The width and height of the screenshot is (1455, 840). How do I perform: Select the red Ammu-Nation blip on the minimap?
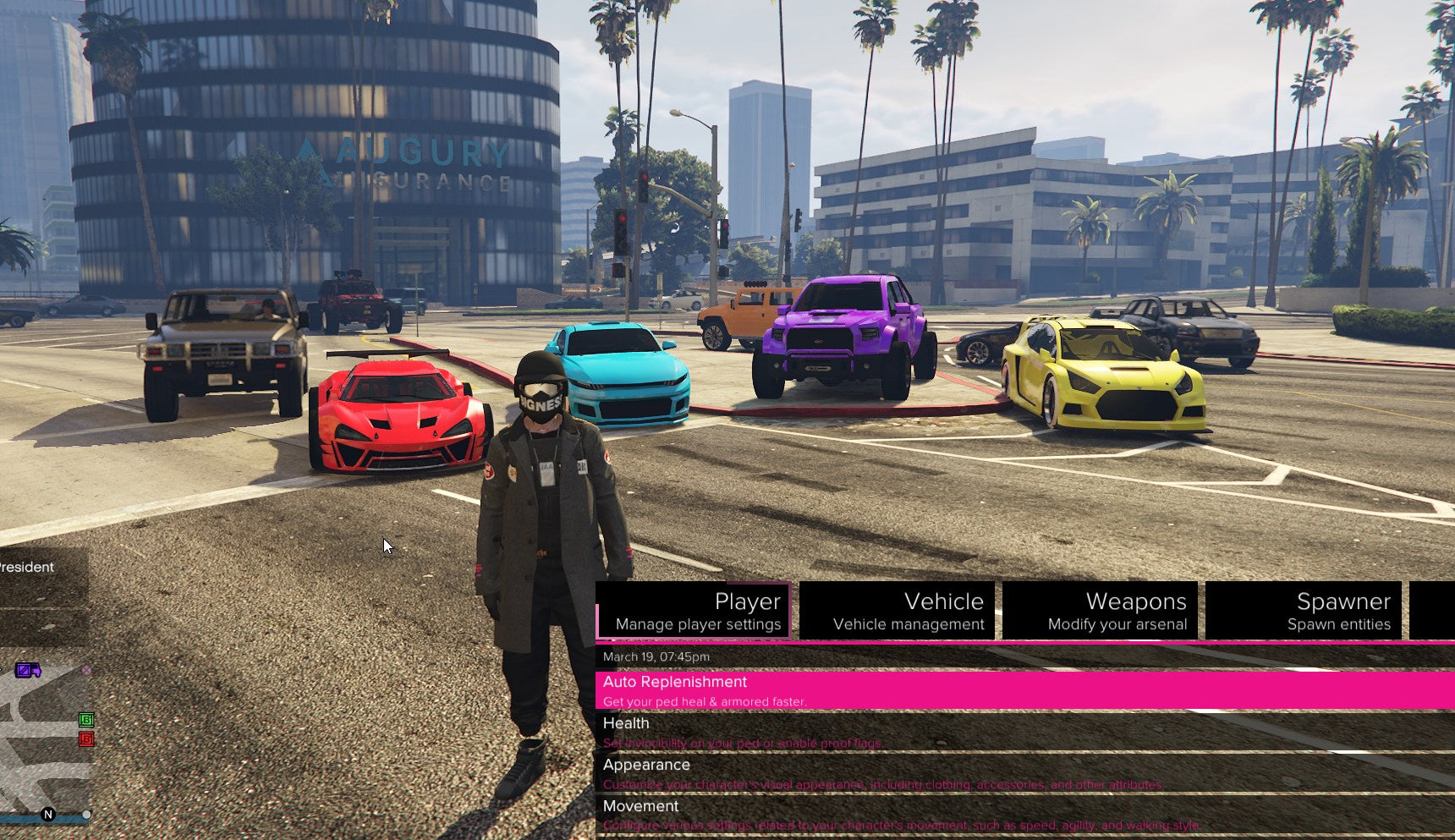click(87, 739)
